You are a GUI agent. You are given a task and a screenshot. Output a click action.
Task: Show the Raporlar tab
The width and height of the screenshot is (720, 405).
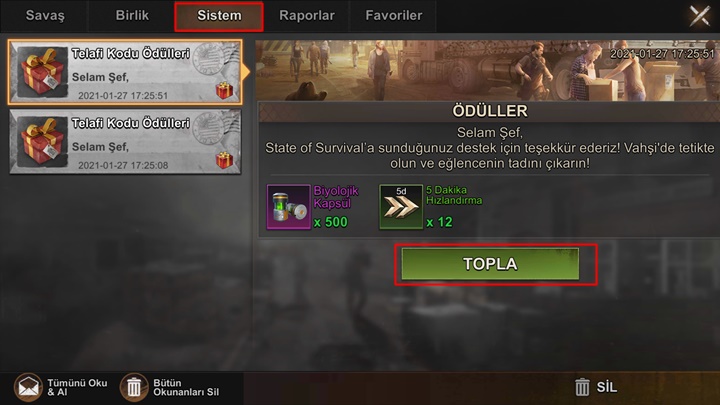point(307,16)
